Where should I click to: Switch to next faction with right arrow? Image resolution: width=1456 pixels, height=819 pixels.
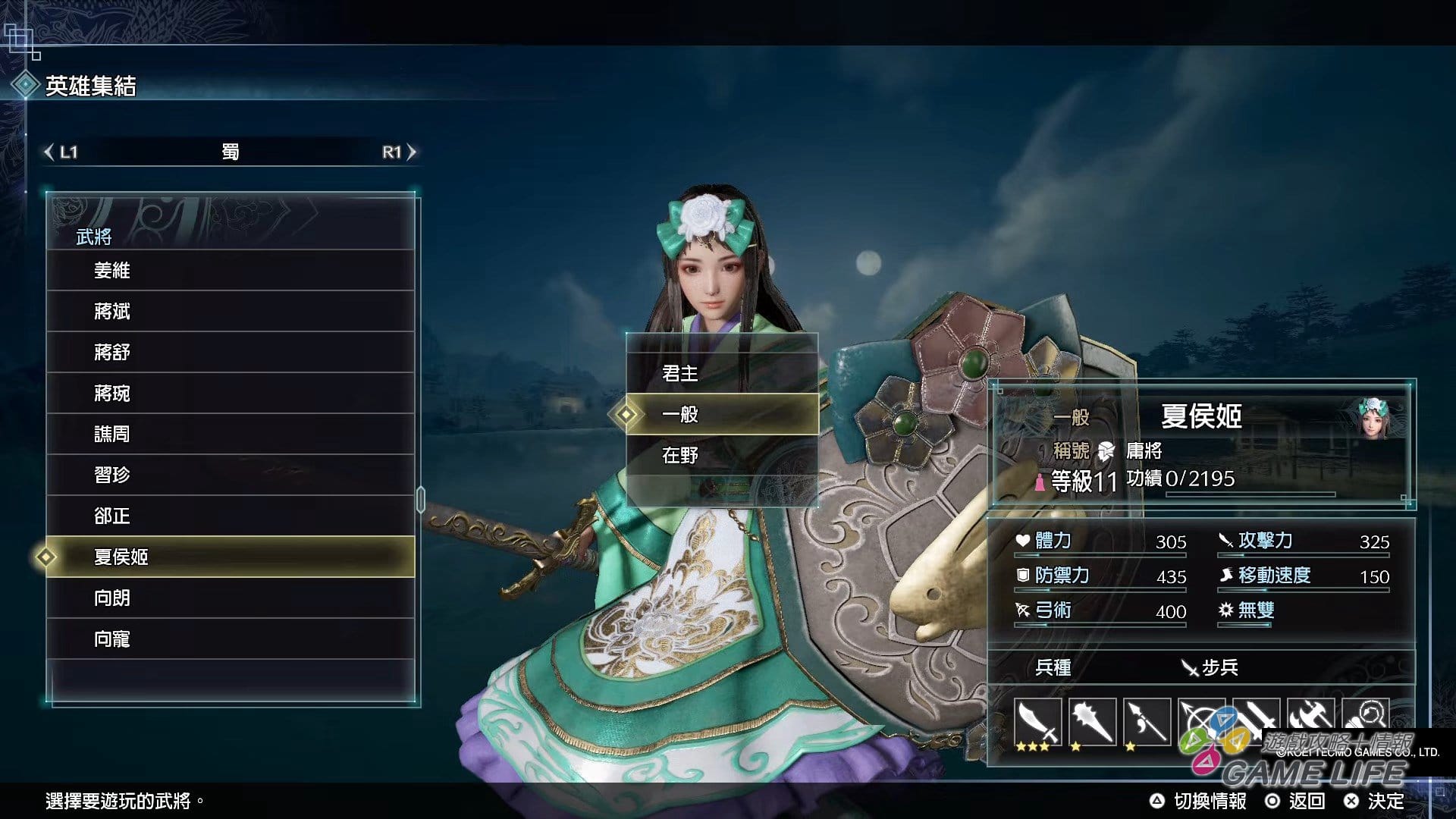(411, 152)
